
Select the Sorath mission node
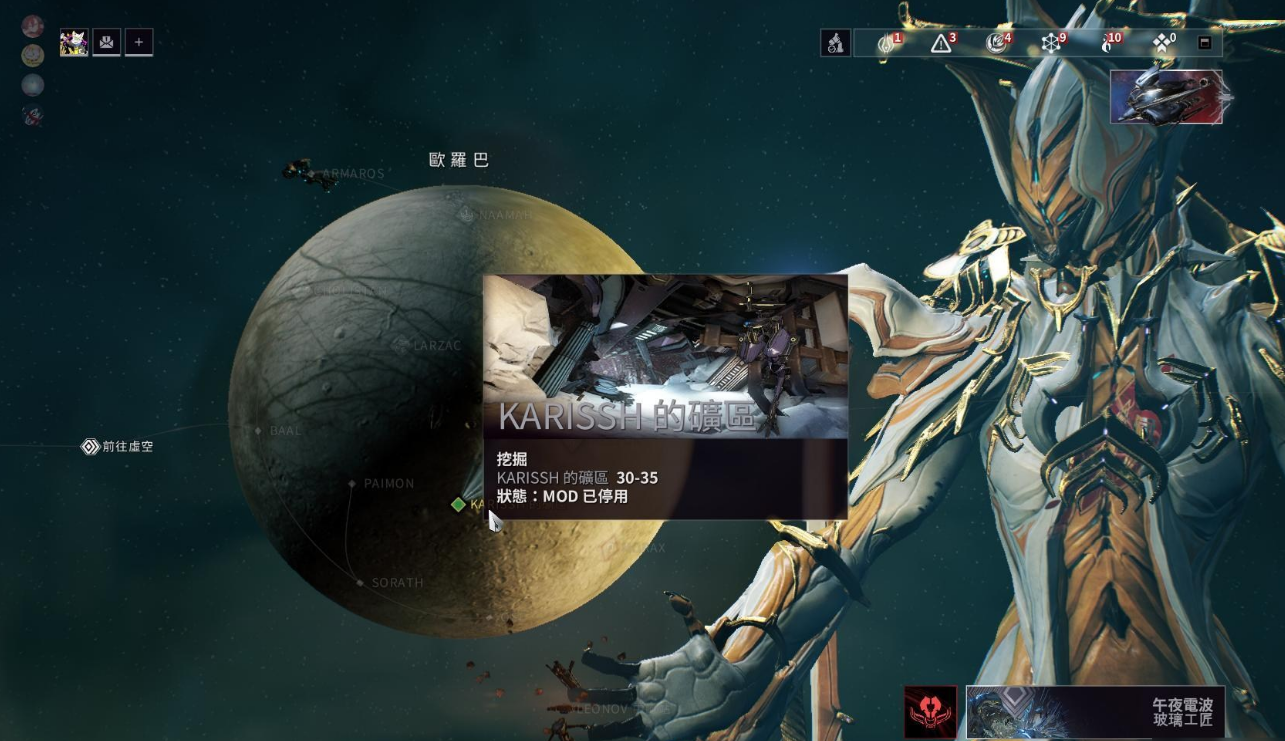(360, 582)
